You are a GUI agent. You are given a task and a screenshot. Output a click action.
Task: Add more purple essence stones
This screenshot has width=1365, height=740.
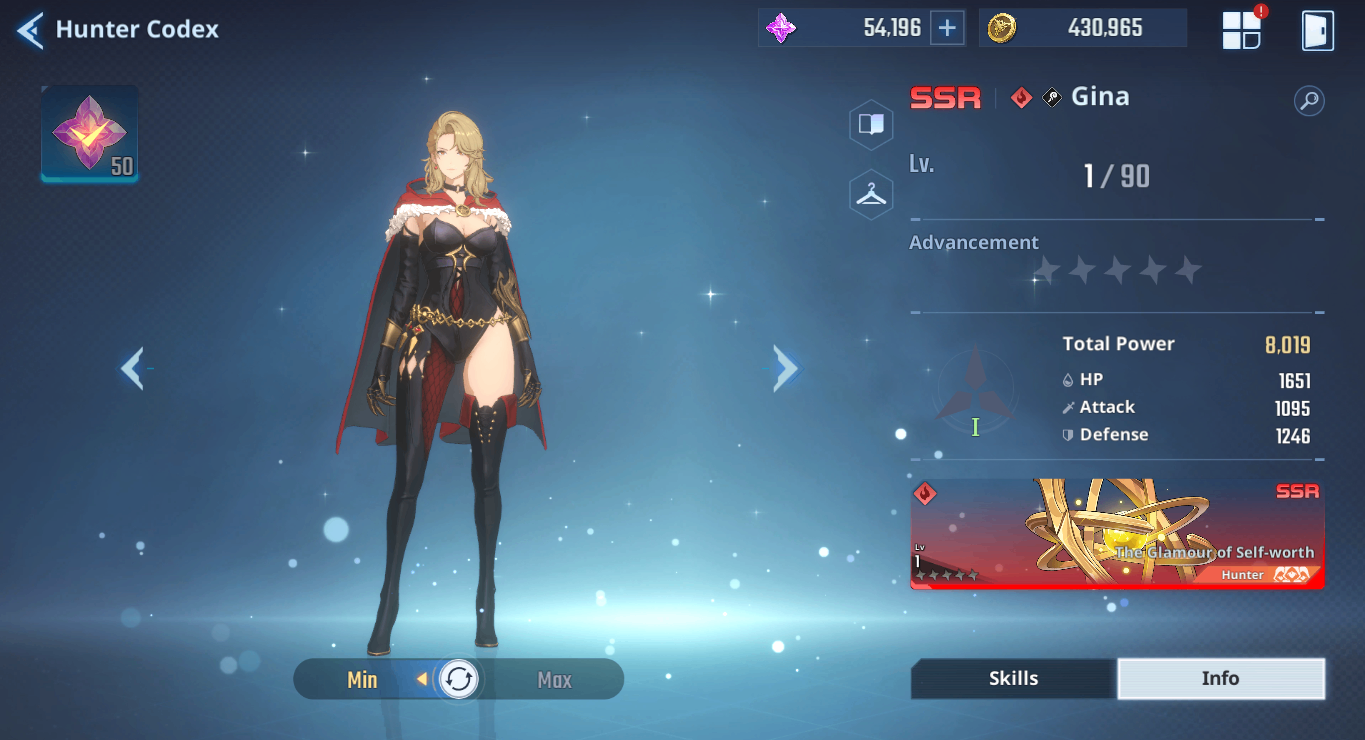pyautogui.click(x=947, y=28)
